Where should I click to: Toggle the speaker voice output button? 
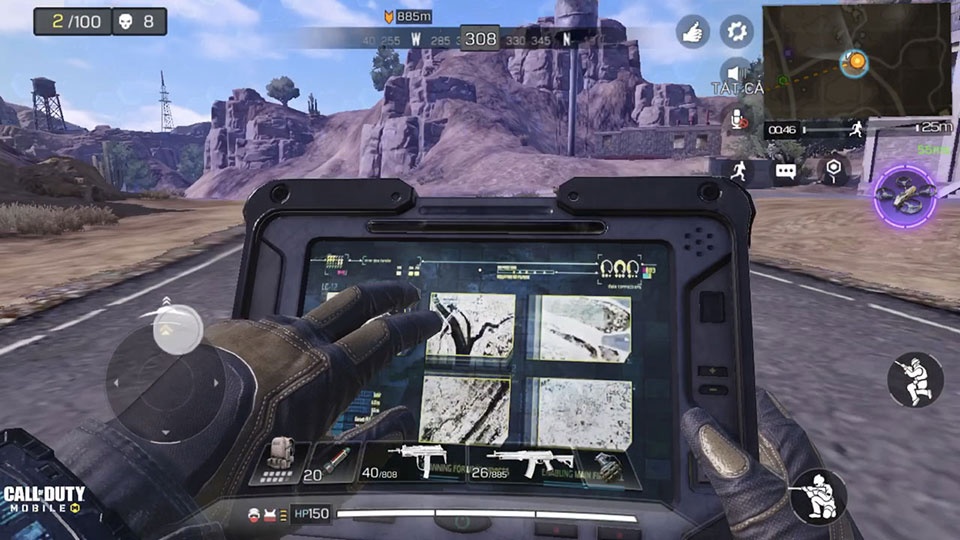click(737, 72)
